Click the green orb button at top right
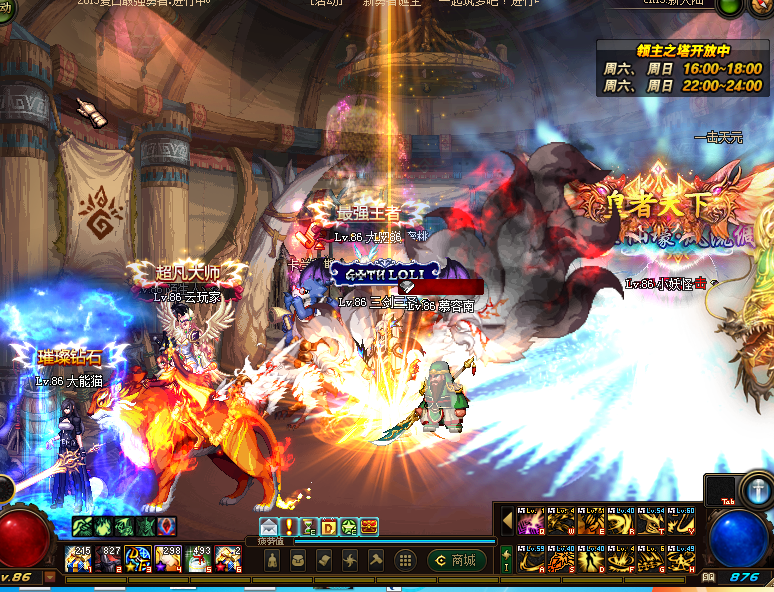The image size is (774, 592). tap(760, 6)
